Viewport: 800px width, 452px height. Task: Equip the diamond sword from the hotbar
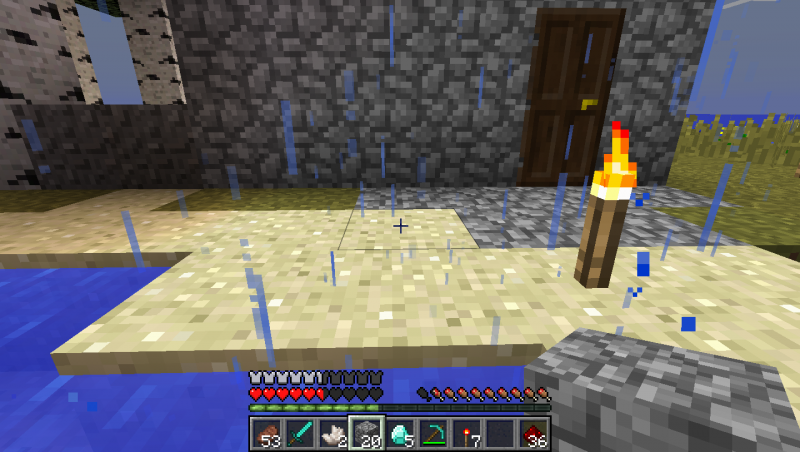tap(300, 434)
